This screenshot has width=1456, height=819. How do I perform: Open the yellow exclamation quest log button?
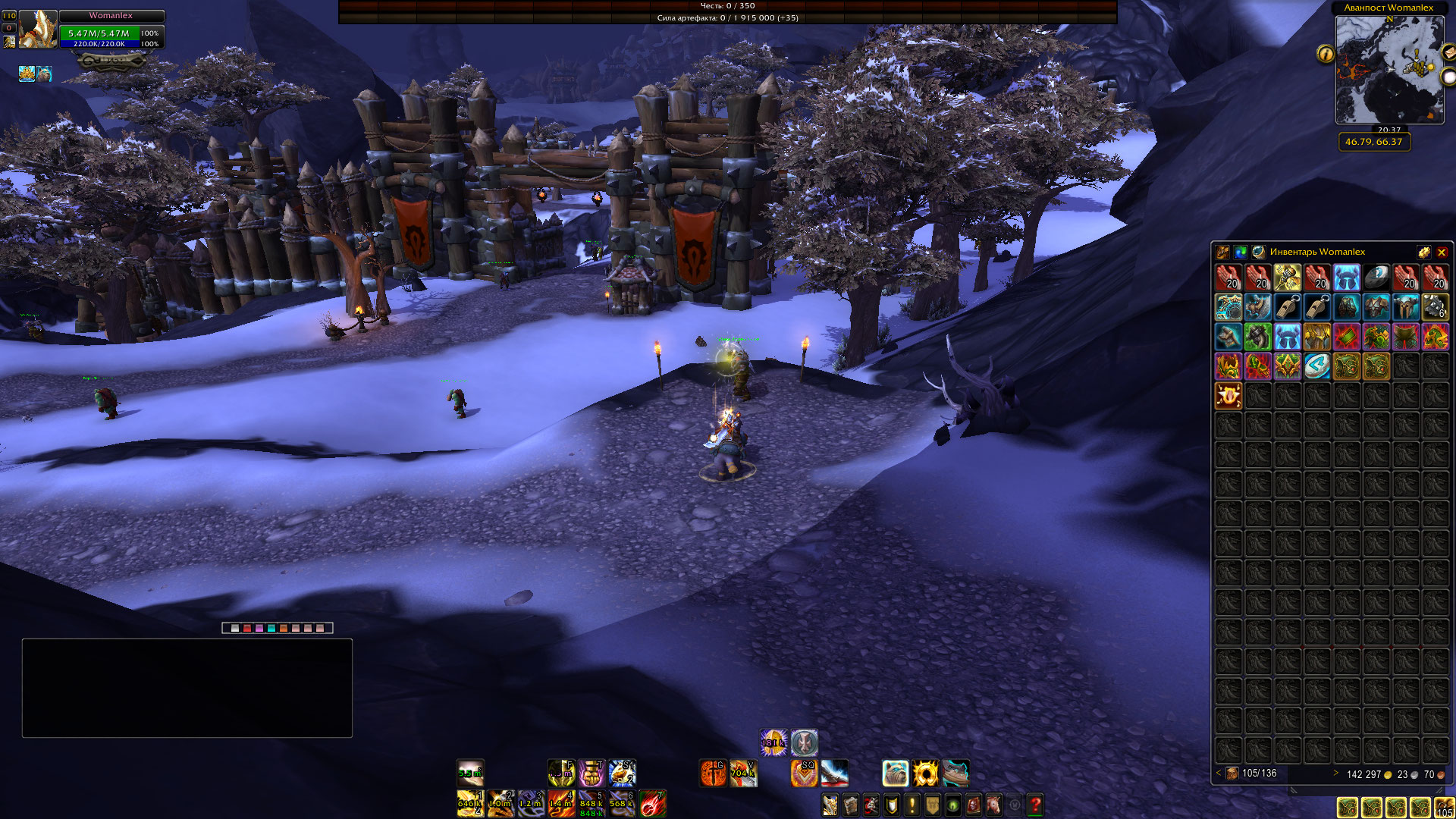(912, 805)
